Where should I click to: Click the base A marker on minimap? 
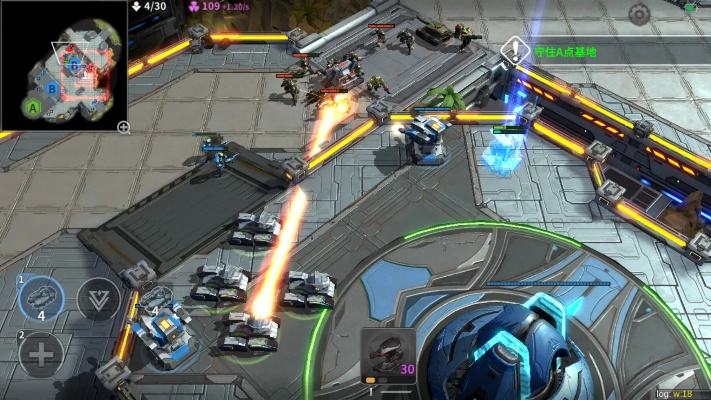click(x=34, y=106)
